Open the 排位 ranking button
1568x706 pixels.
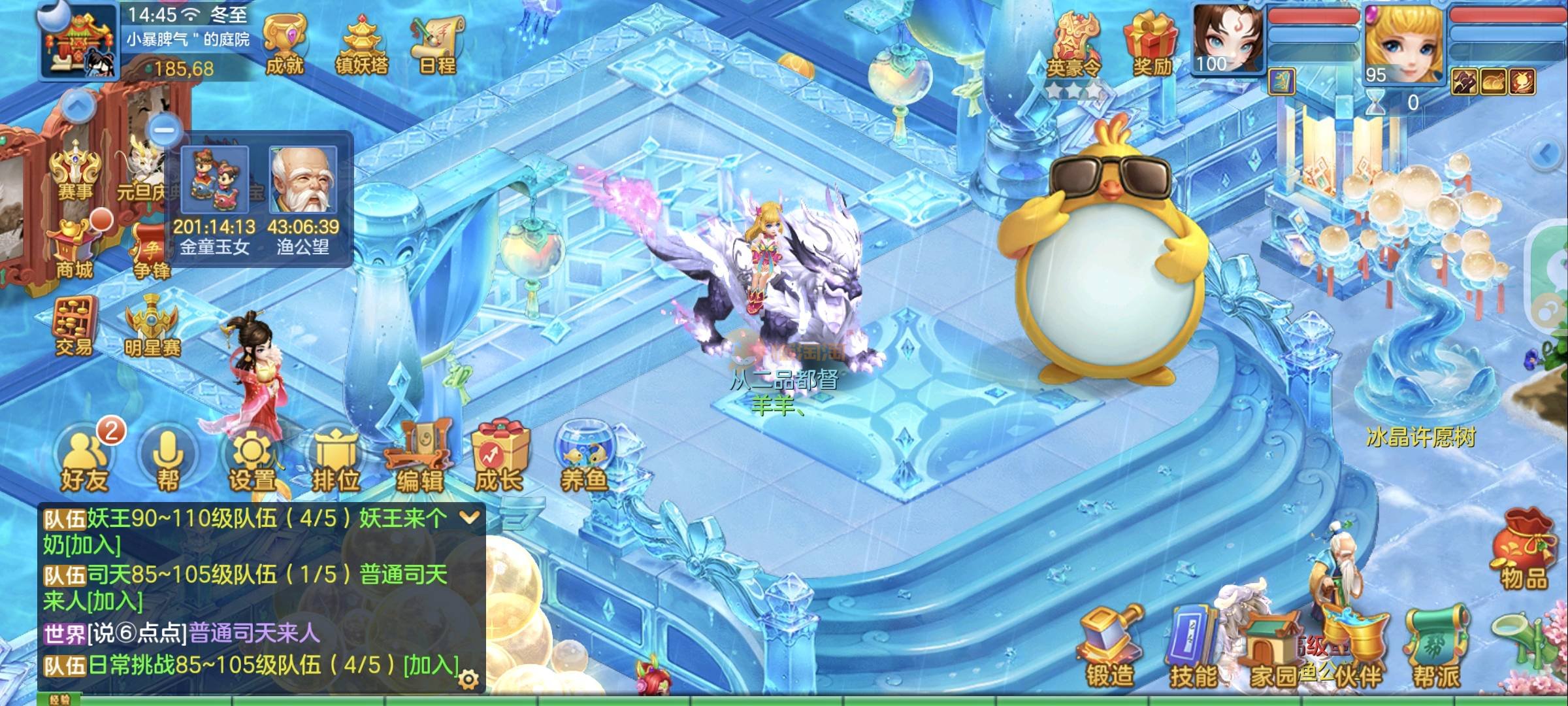click(x=336, y=460)
